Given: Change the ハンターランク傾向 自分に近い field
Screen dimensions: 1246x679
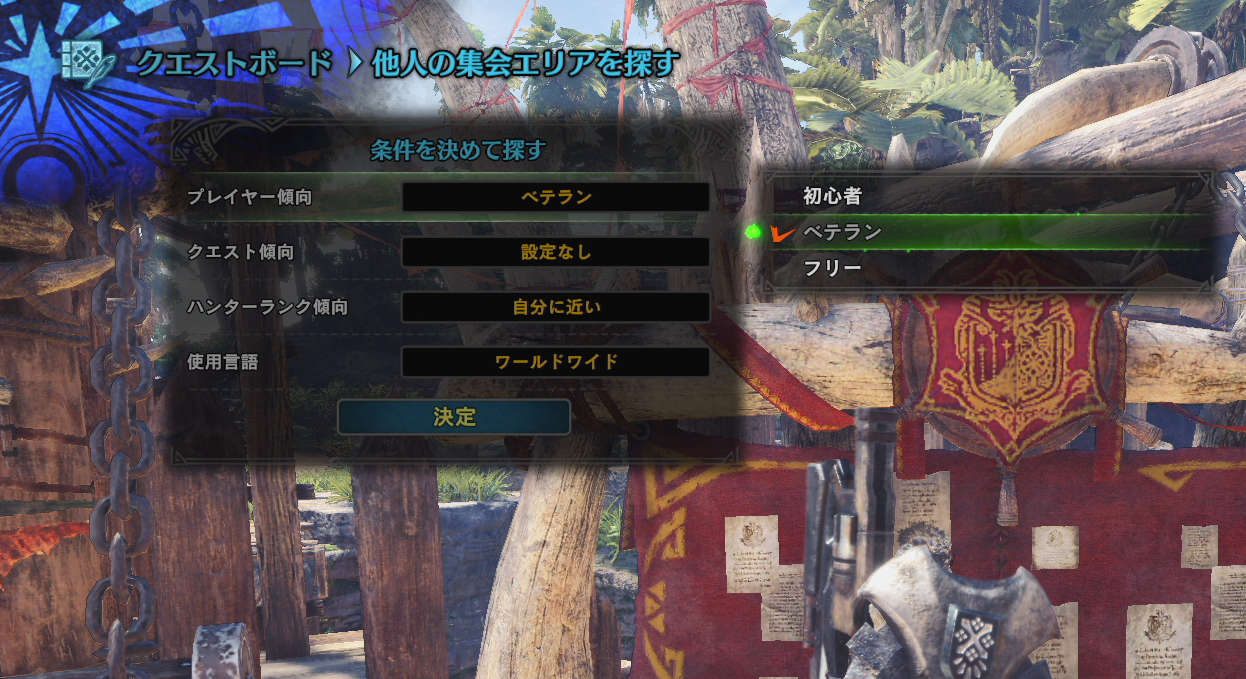Looking at the screenshot, I should pos(556,307).
